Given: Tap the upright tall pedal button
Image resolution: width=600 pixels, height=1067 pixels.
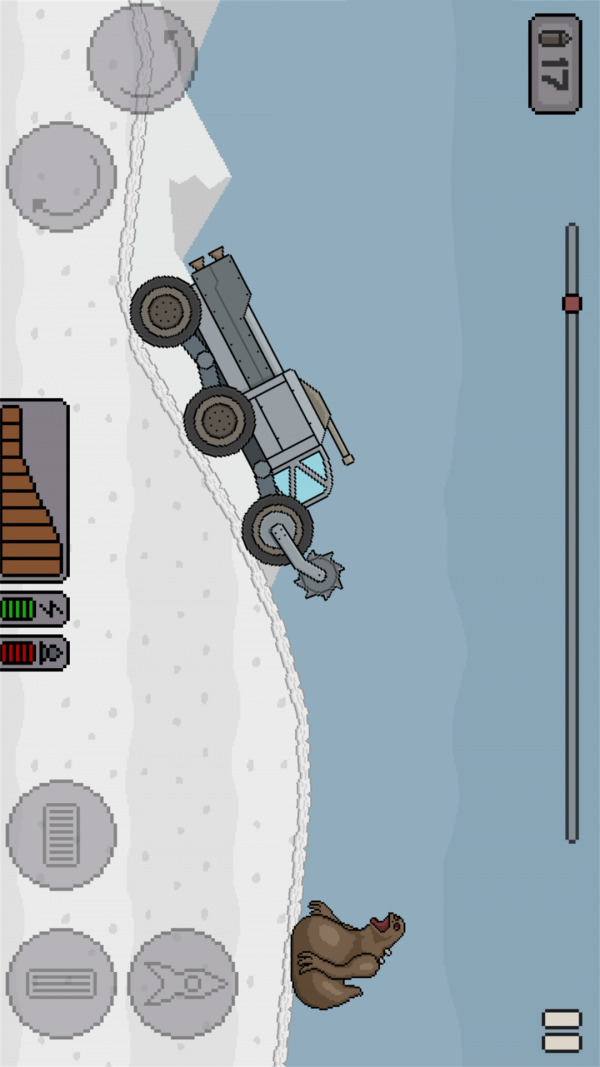Looking at the screenshot, I should (62, 834).
